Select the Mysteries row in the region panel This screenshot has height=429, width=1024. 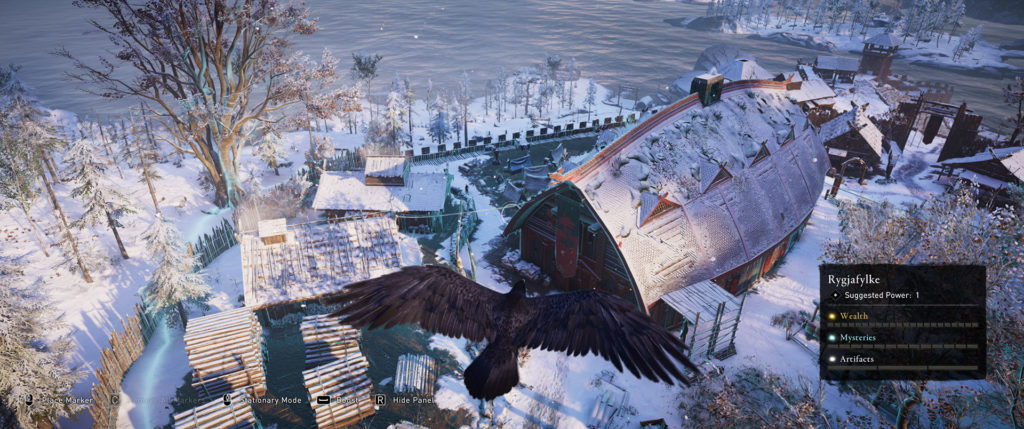click(900, 337)
